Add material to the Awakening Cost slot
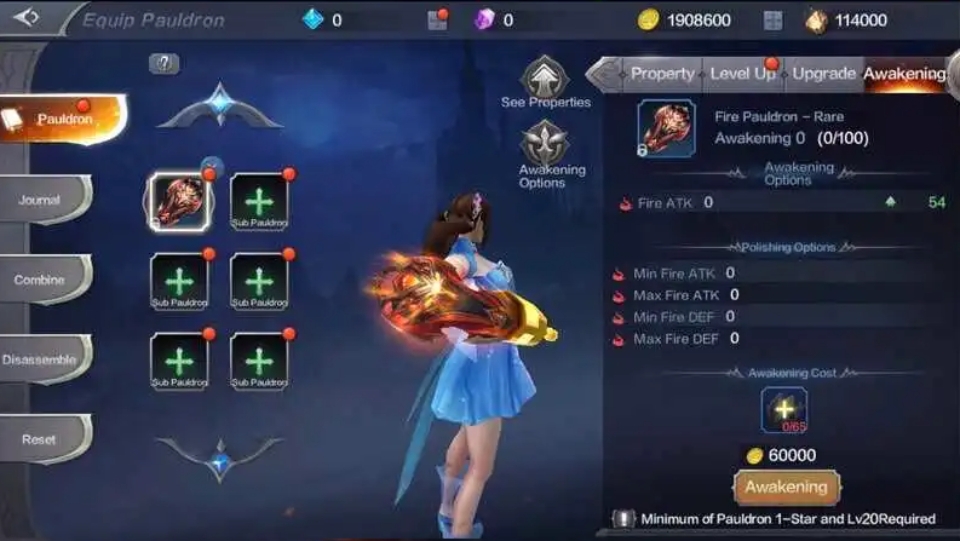This screenshot has height=541, width=960. pyautogui.click(x=784, y=409)
